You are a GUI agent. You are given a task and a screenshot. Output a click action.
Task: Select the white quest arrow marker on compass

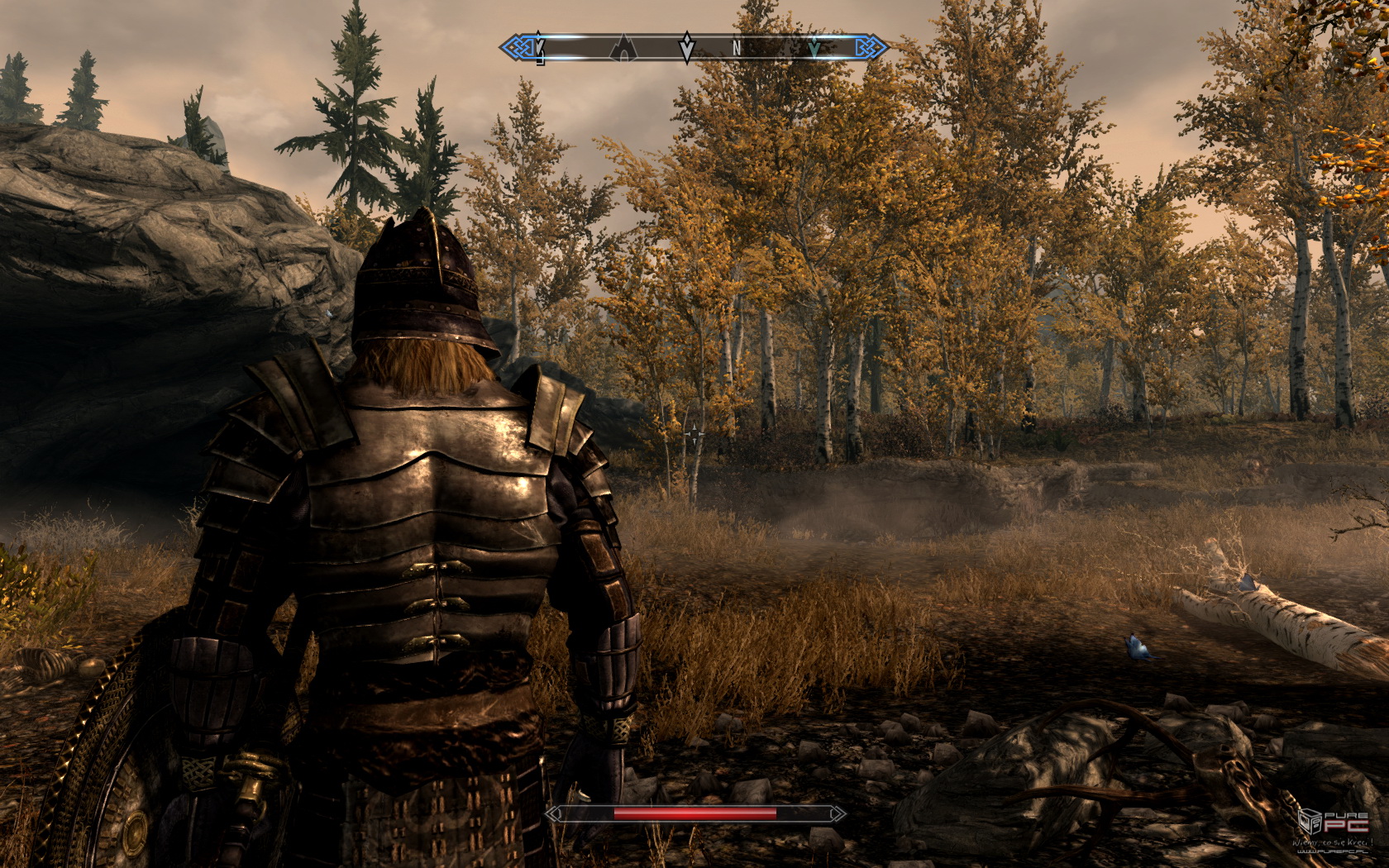(x=686, y=47)
